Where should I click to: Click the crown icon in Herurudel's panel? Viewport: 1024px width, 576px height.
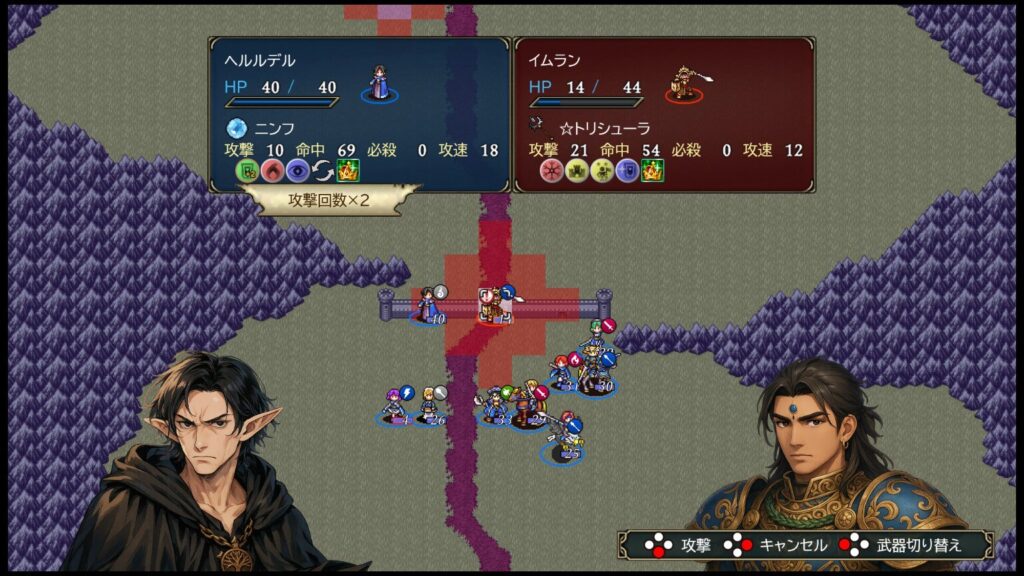coord(348,171)
